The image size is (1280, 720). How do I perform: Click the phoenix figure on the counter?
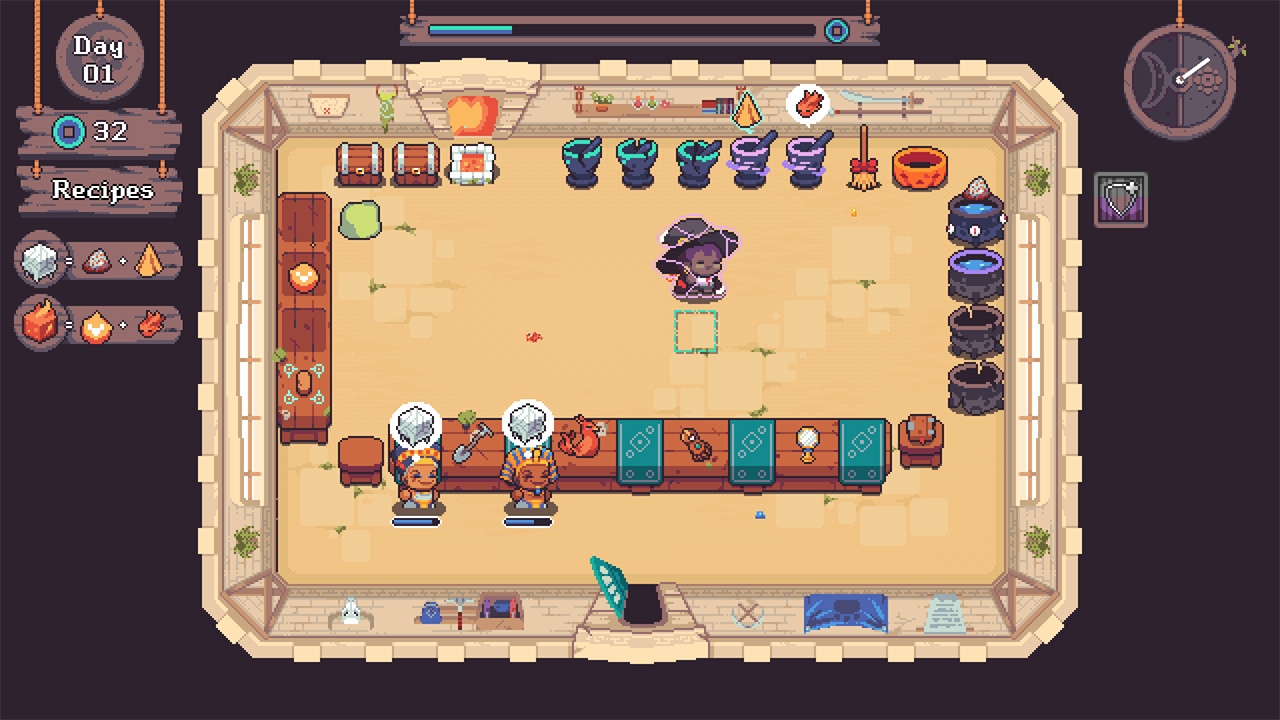[585, 435]
